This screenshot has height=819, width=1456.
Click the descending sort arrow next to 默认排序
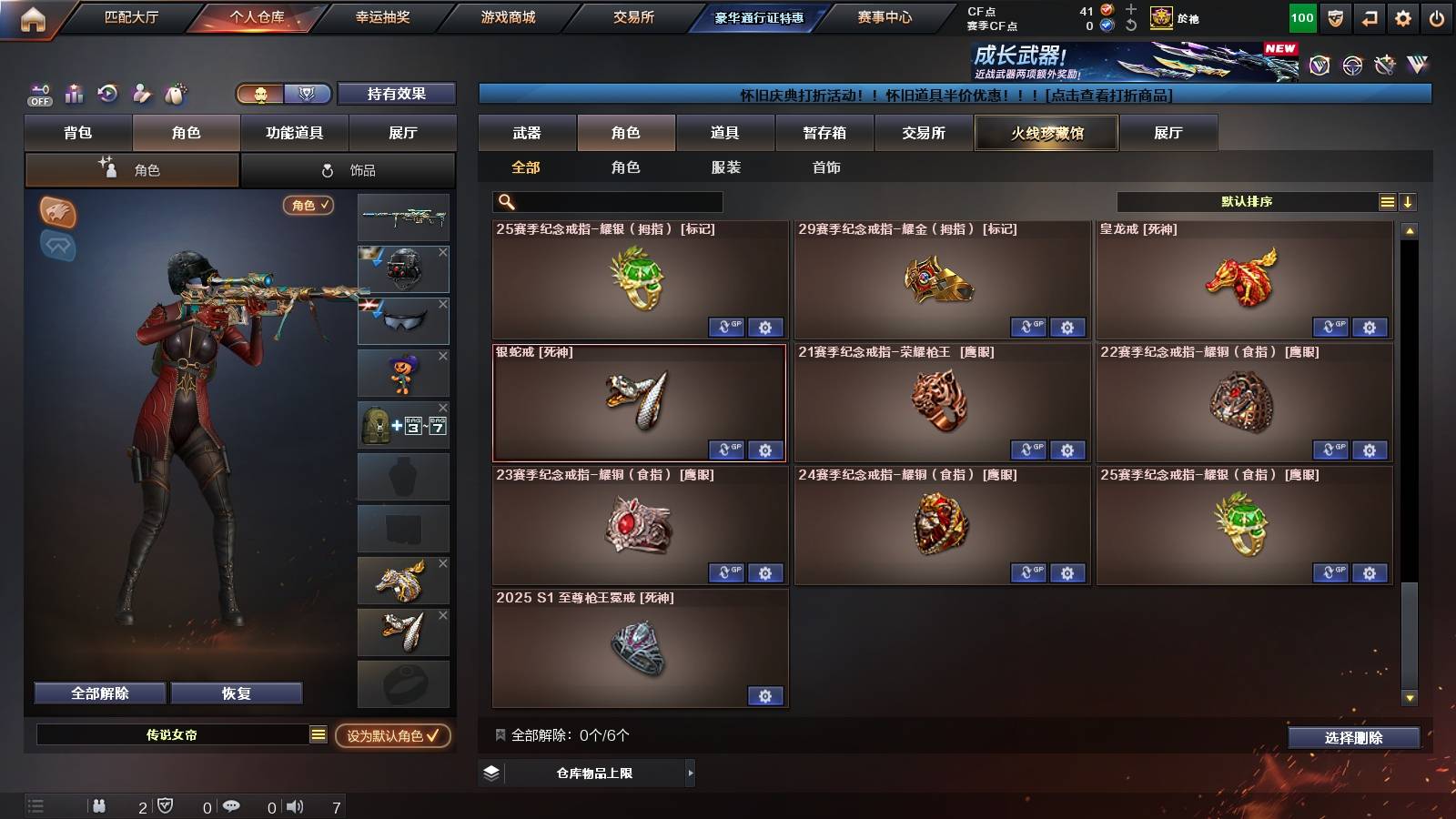(1408, 201)
